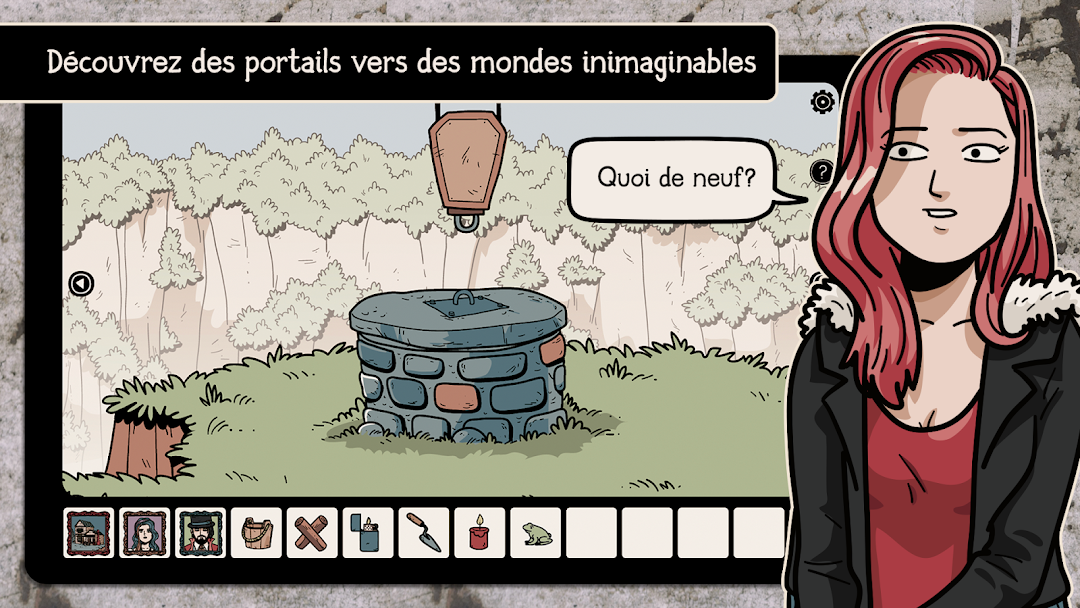Select the wooden bucket inventory item

coord(256,533)
